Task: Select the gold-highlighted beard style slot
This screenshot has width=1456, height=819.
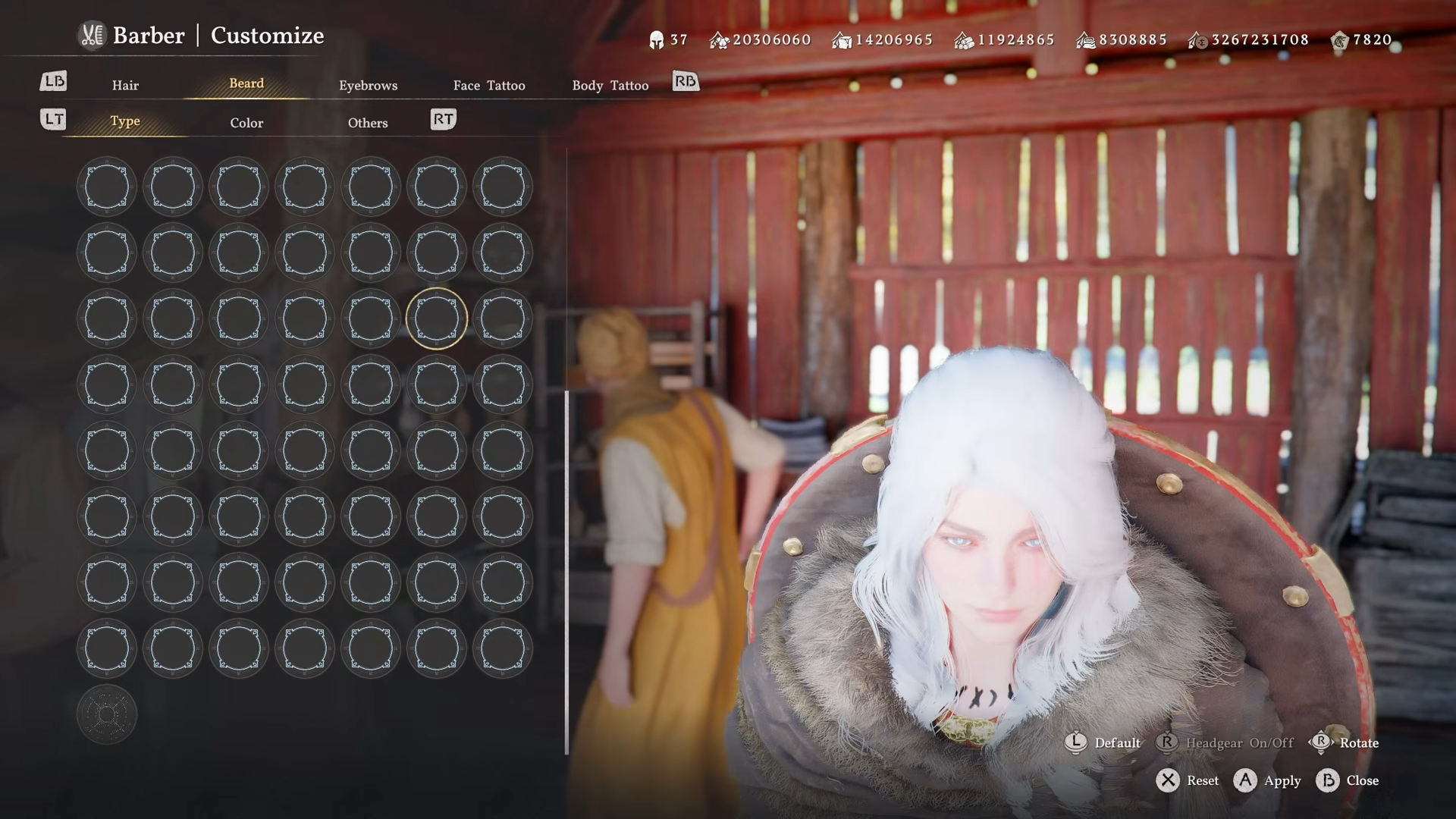Action: [436, 318]
